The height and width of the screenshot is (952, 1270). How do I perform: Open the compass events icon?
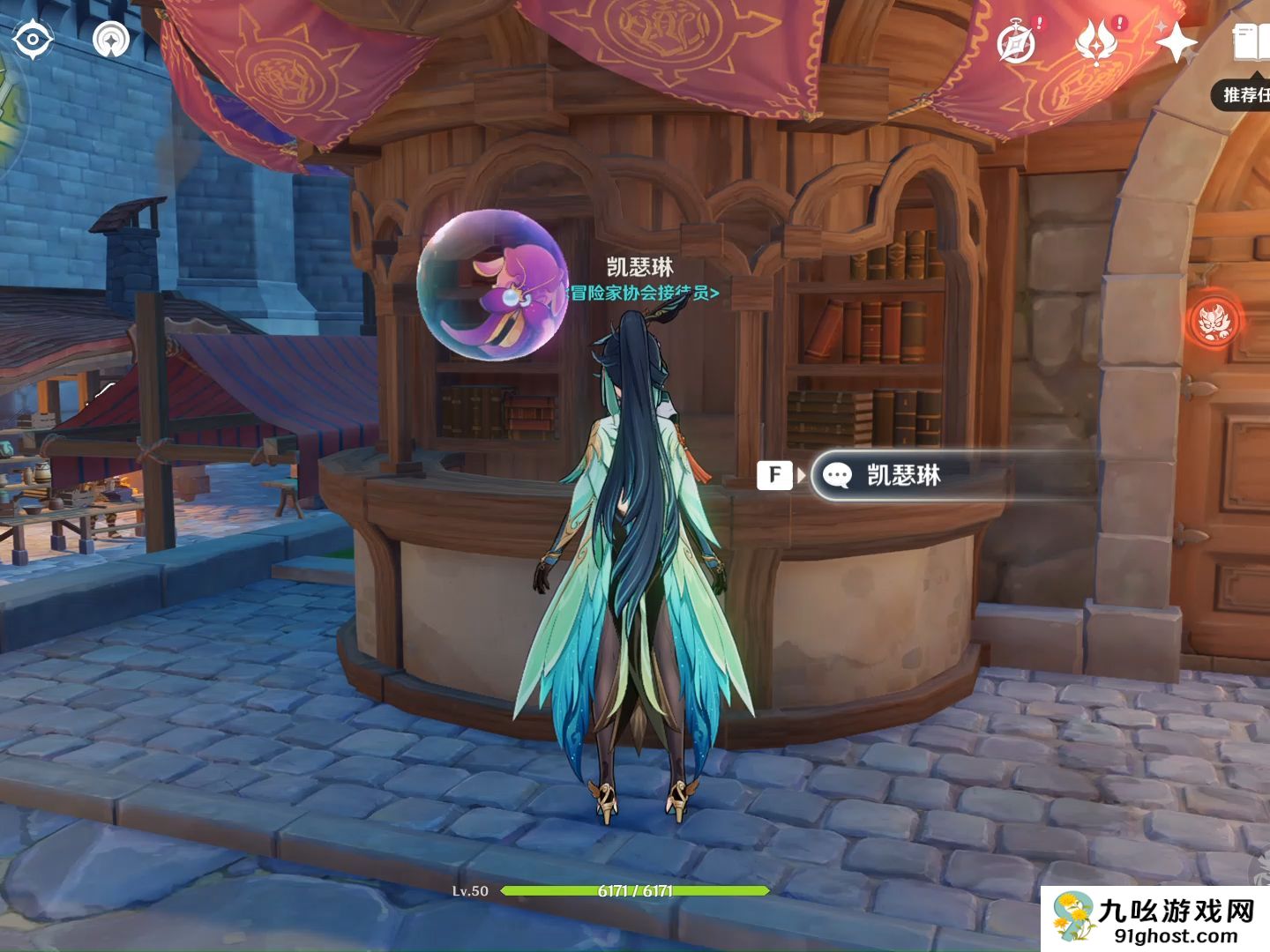click(1017, 42)
